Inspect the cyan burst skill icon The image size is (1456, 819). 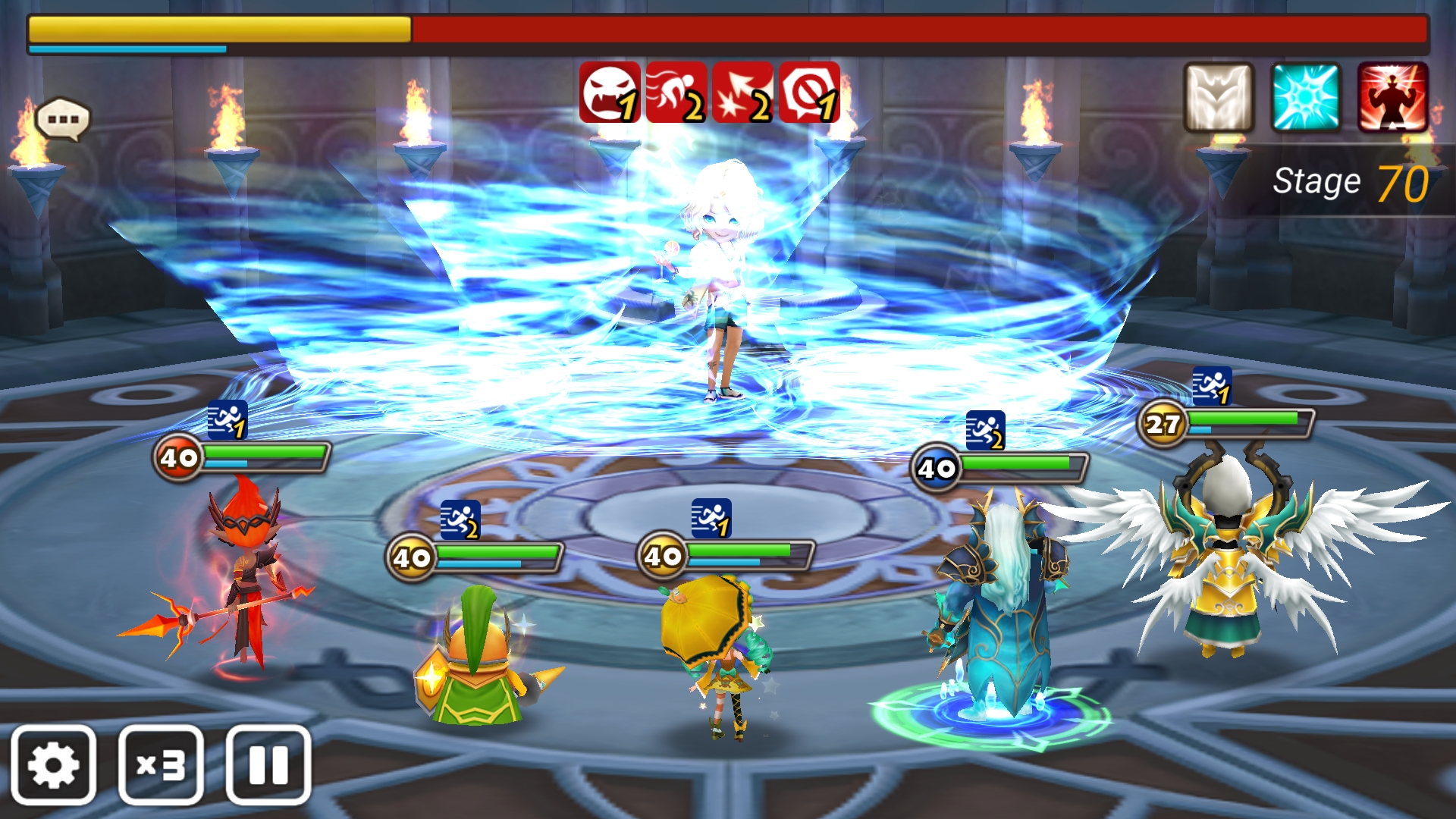tap(1306, 97)
